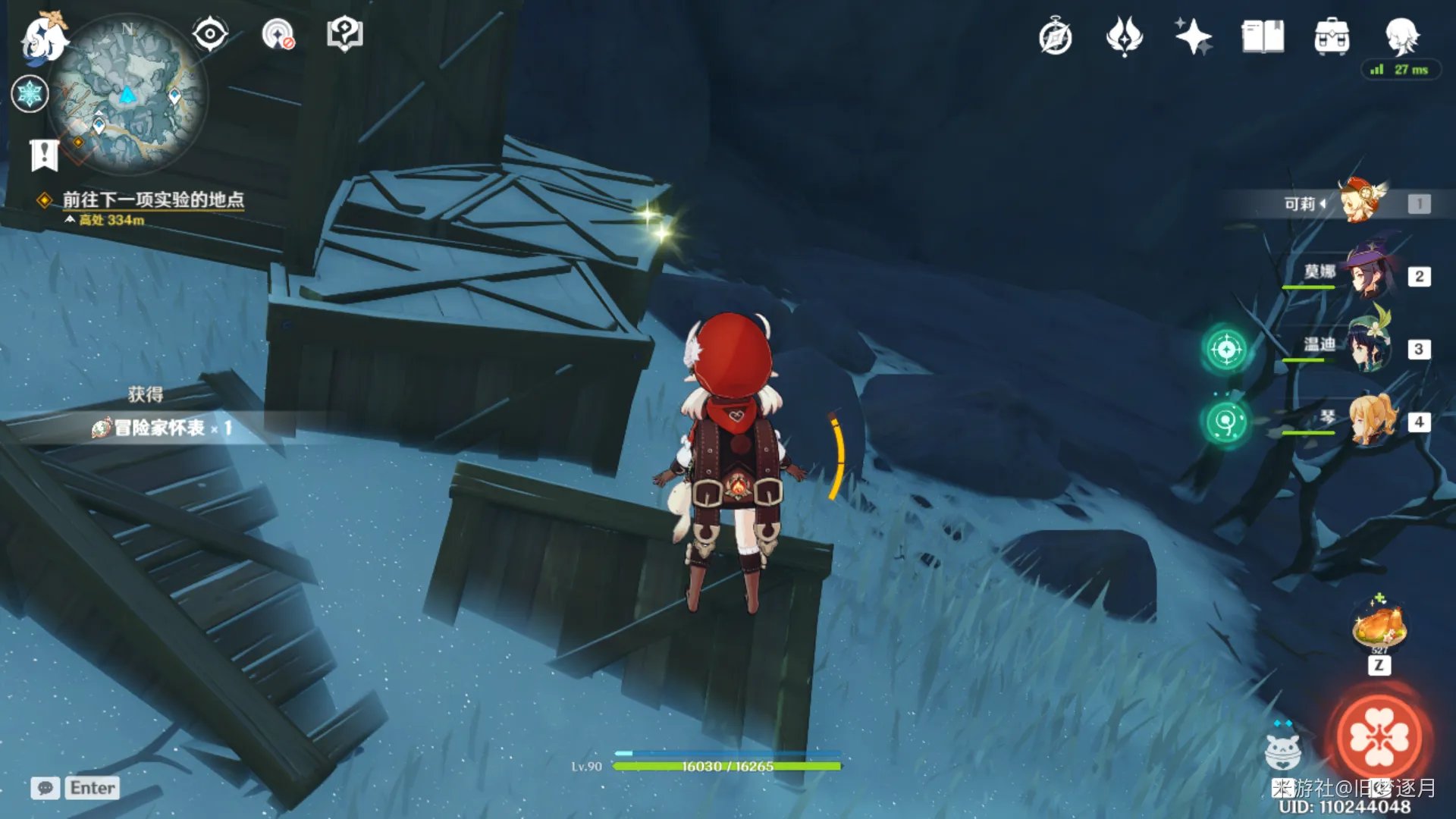Toggle the elemental sight eye icon
Screen dimensions: 1456x819
coord(209,34)
